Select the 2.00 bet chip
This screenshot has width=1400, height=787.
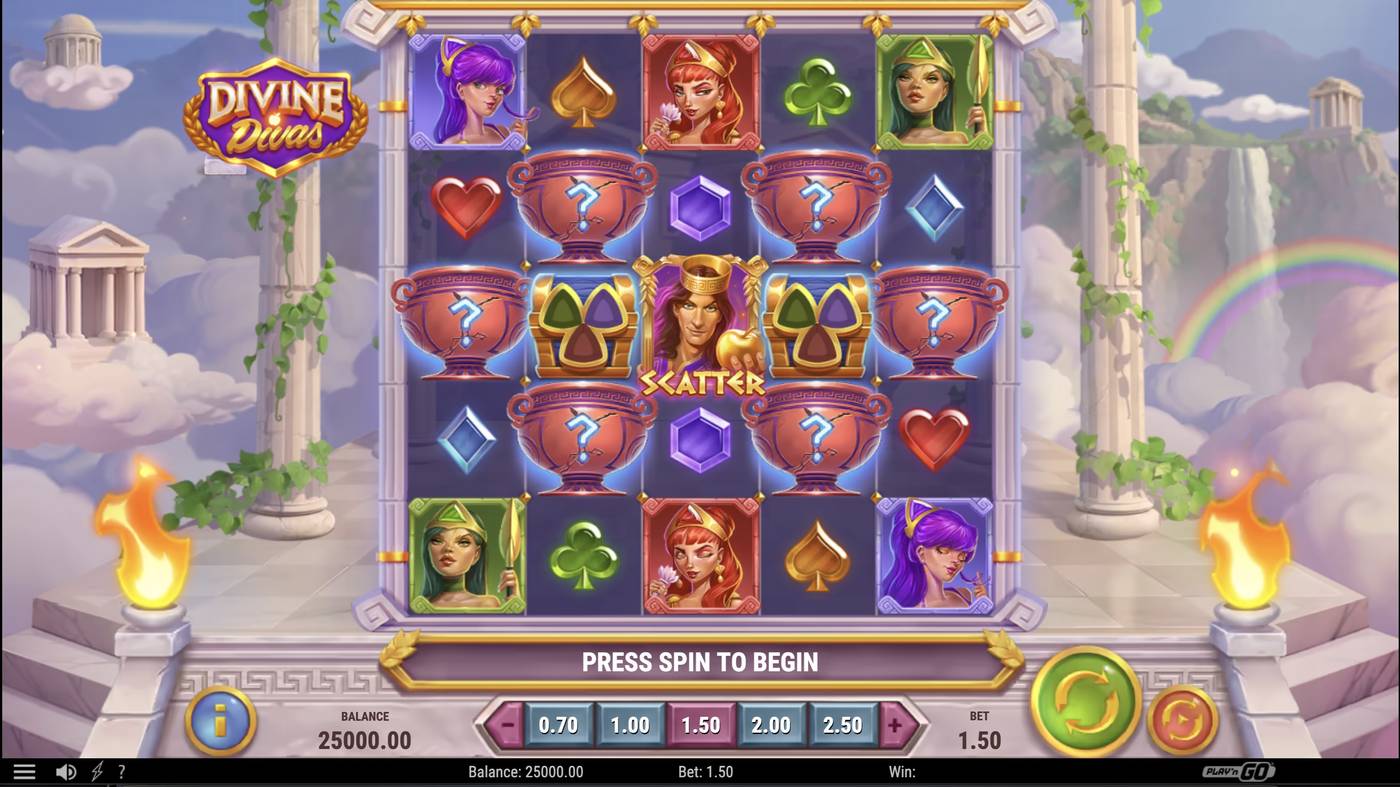click(x=772, y=727)
